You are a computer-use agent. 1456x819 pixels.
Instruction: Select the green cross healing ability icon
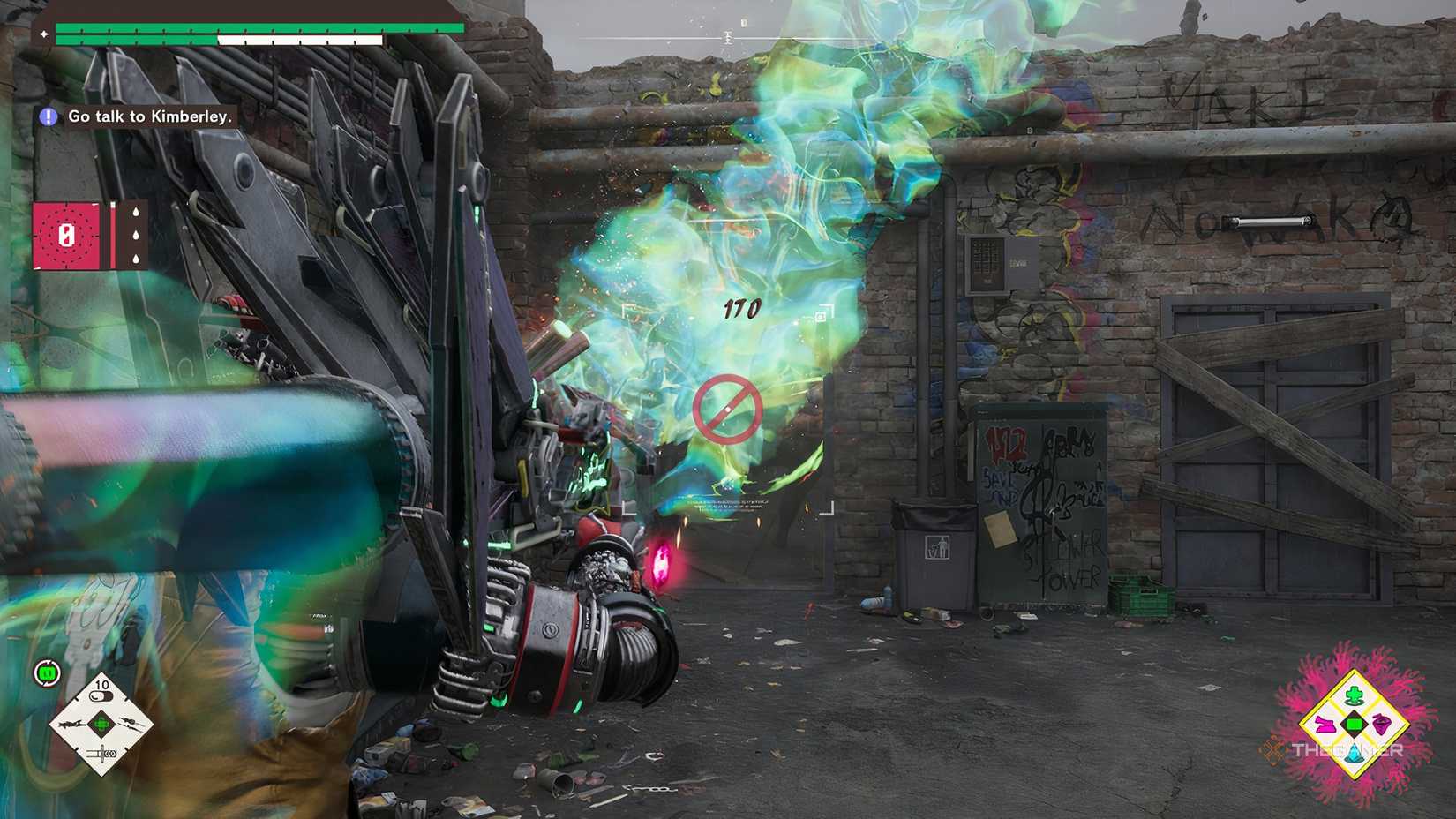coord(1354,695)
